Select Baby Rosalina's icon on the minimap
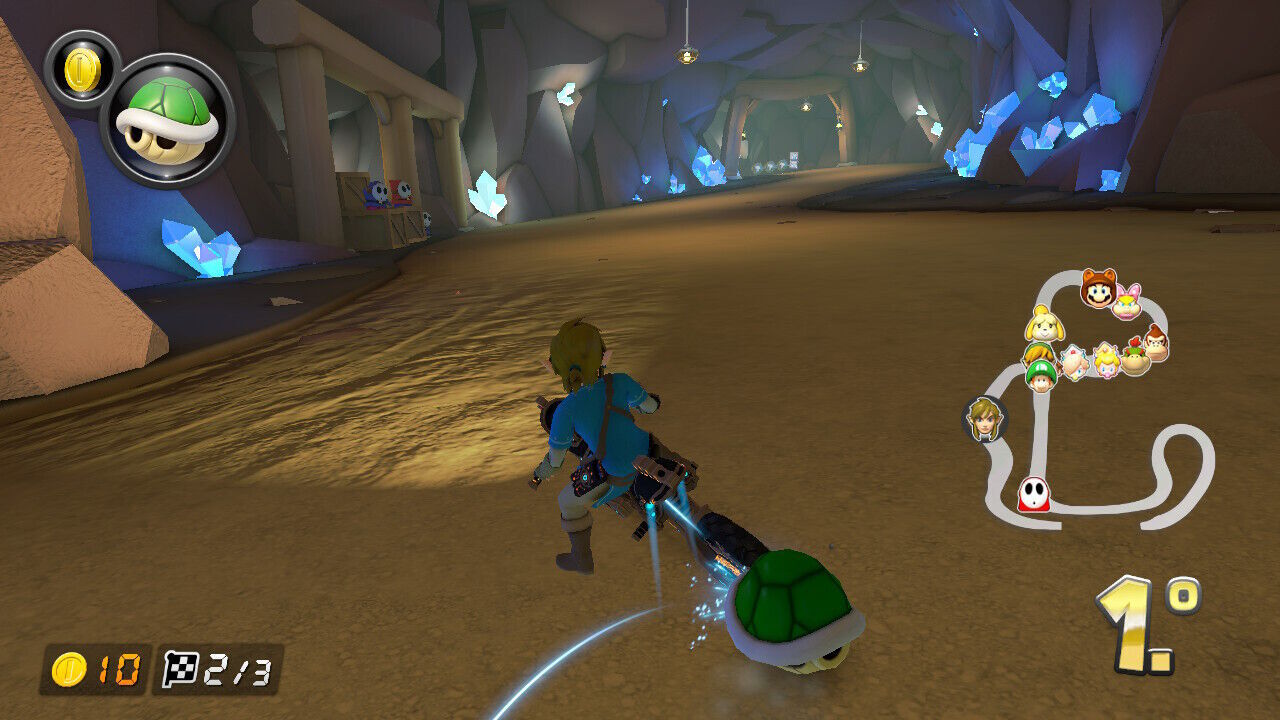 pyautogui.click(x=1074, y=362)
